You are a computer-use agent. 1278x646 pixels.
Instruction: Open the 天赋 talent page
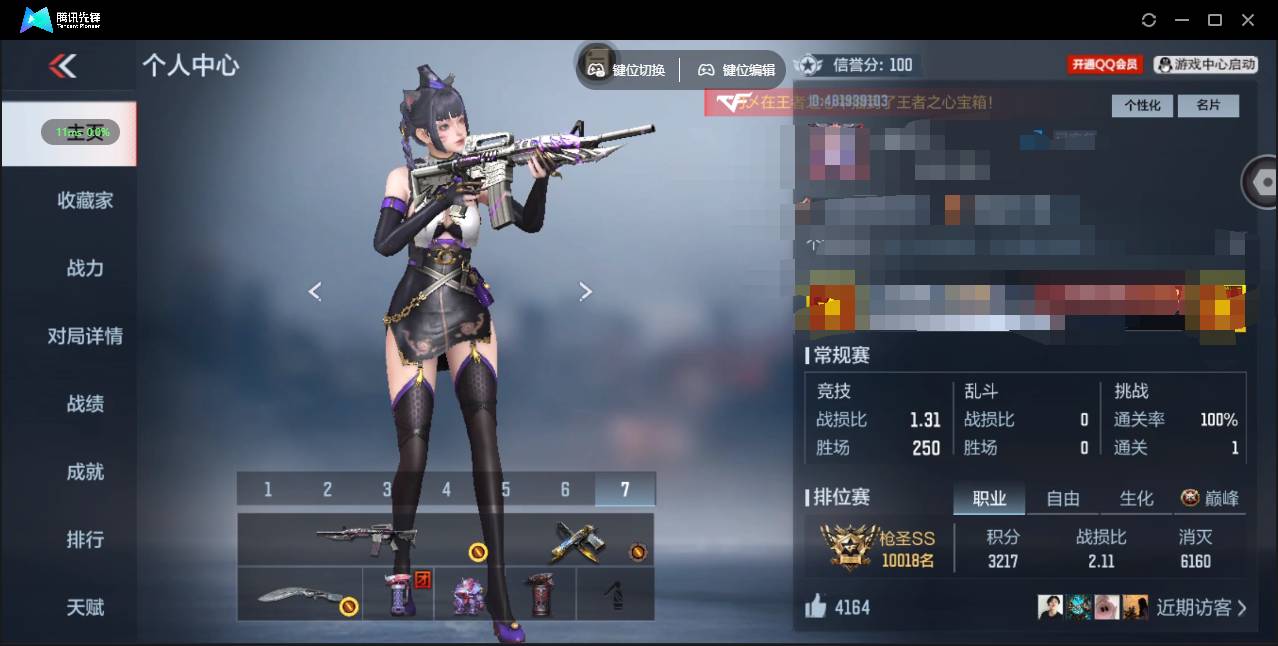coord(85,607)
